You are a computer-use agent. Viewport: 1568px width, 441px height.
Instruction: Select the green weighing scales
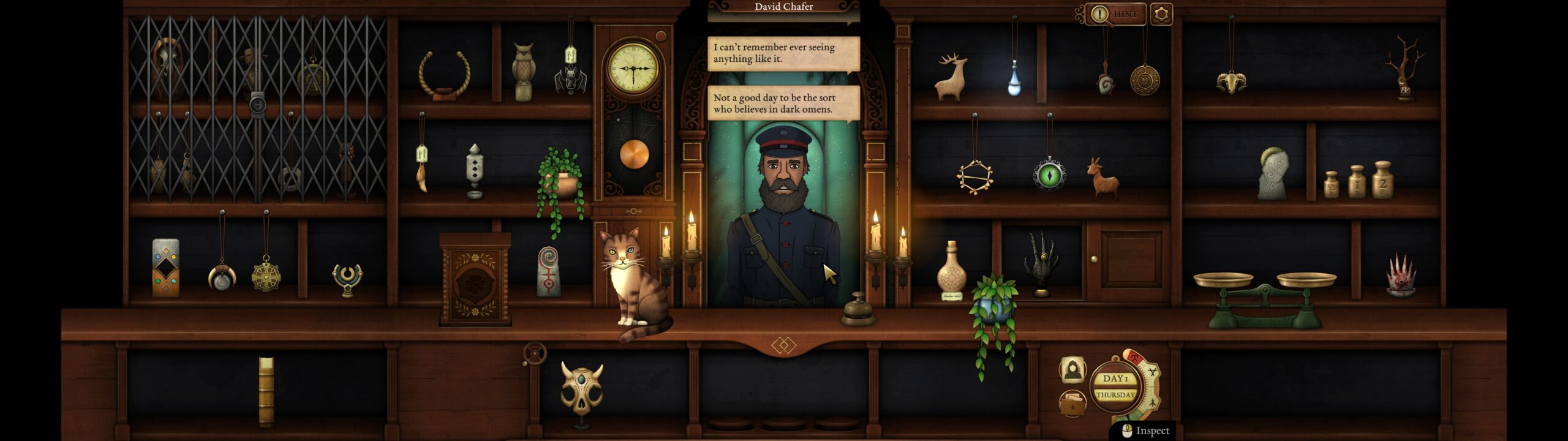[1264, 300]
